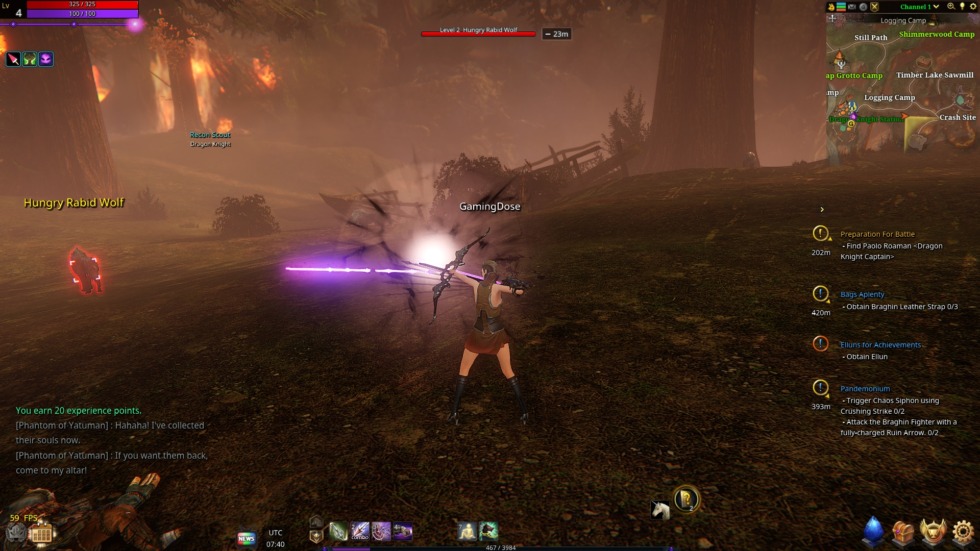Image resolution: width=980 pixels, height=551 pixels.
Task: Open the treasure chest inventory icon
Action: pos(904,531)
